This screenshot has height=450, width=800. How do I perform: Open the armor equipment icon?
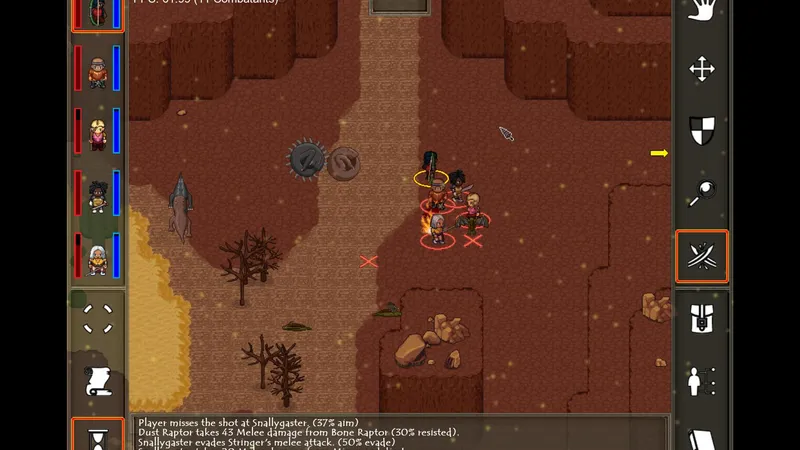pos(702,320)
